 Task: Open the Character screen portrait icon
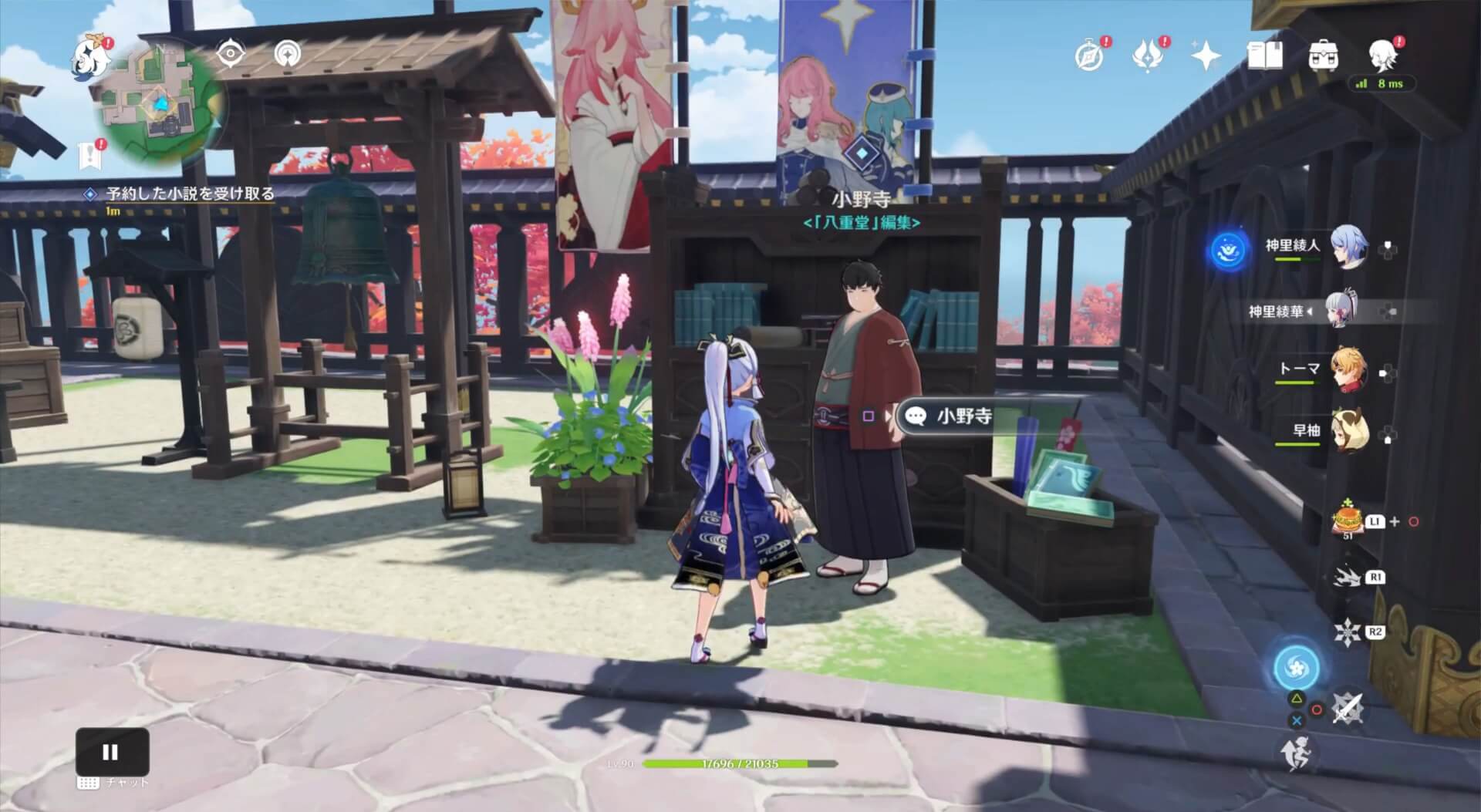(x=1380, y=57)
